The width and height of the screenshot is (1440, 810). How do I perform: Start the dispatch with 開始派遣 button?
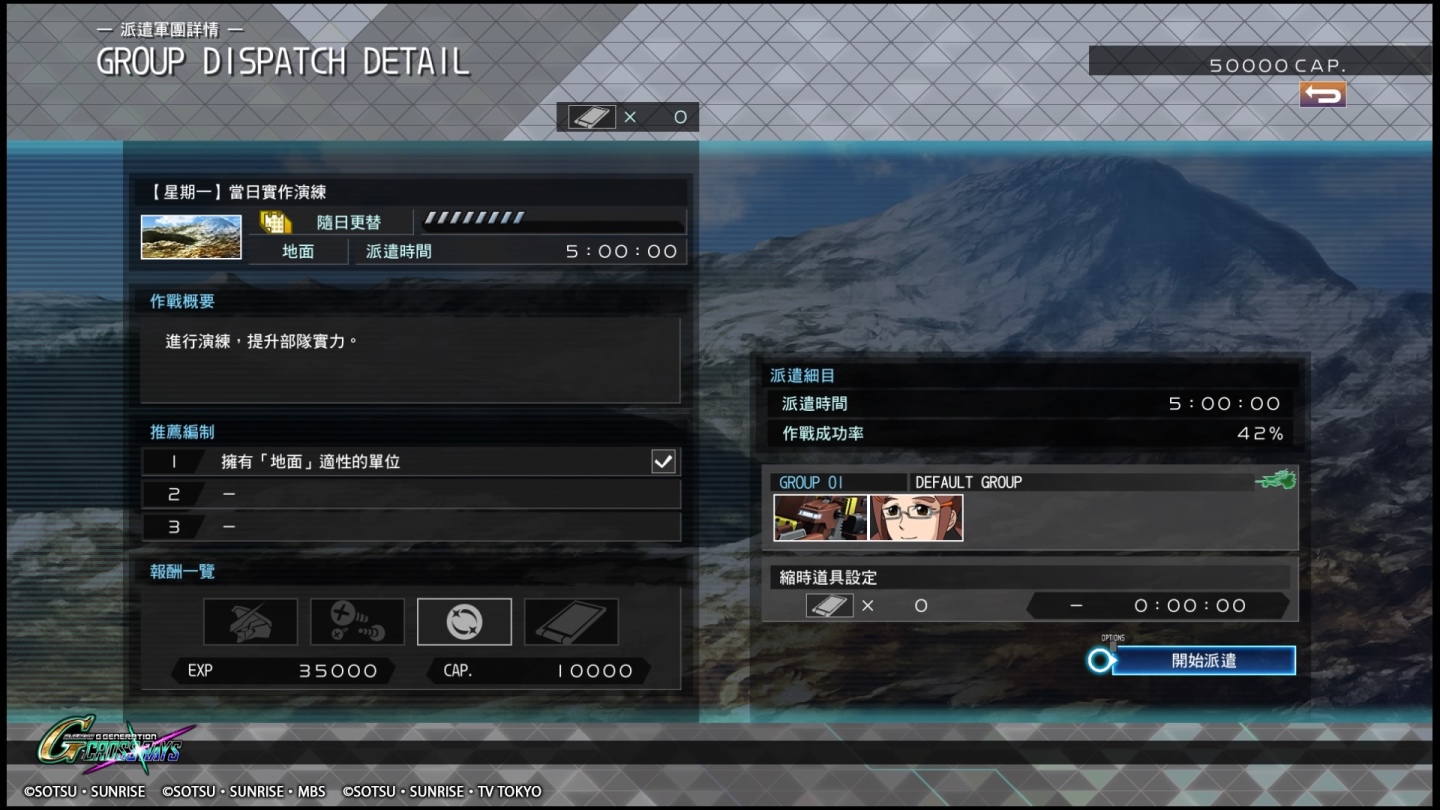click(1203, 660)
